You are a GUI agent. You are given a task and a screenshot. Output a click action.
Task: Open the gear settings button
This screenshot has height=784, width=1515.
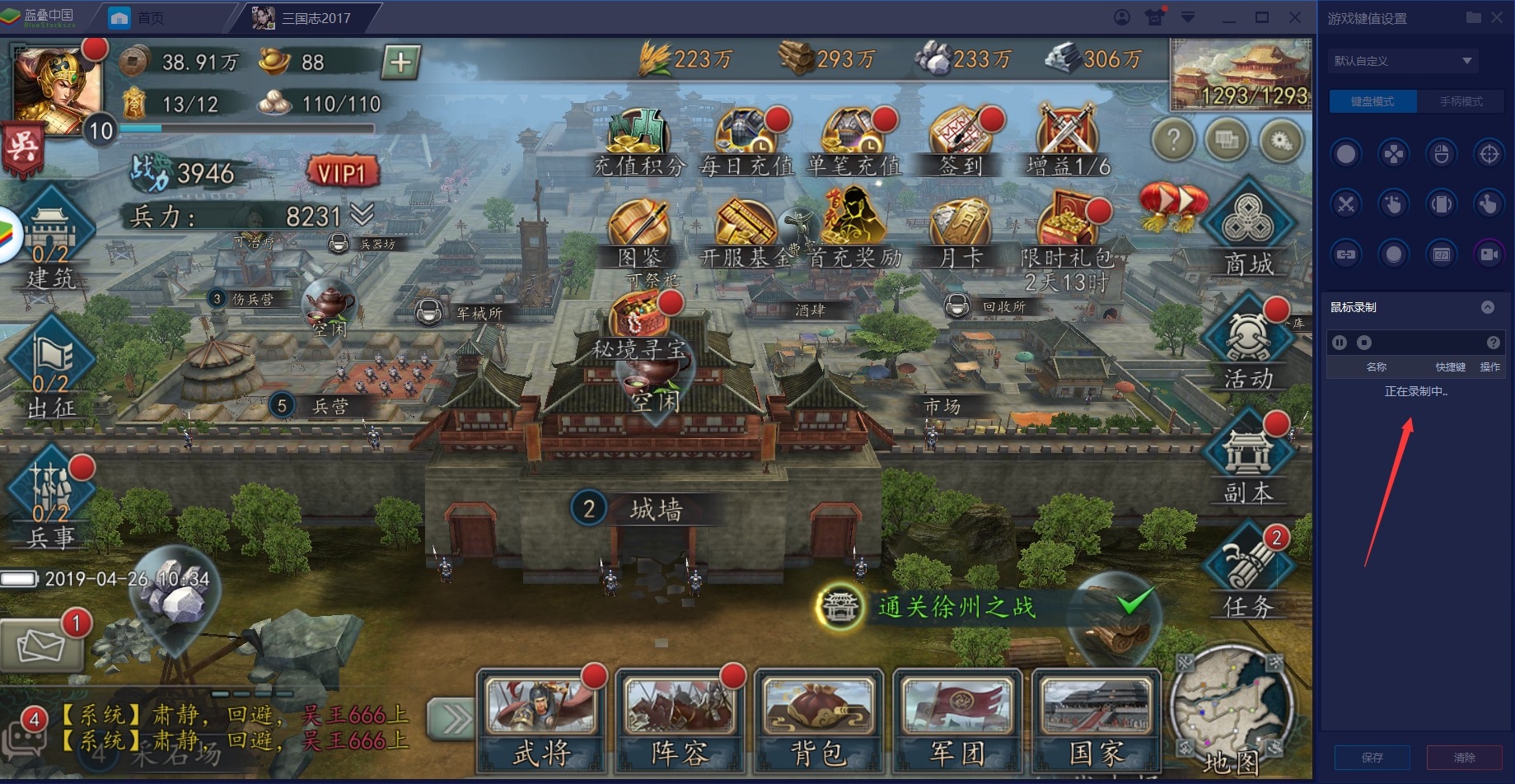coord(1280,142)
